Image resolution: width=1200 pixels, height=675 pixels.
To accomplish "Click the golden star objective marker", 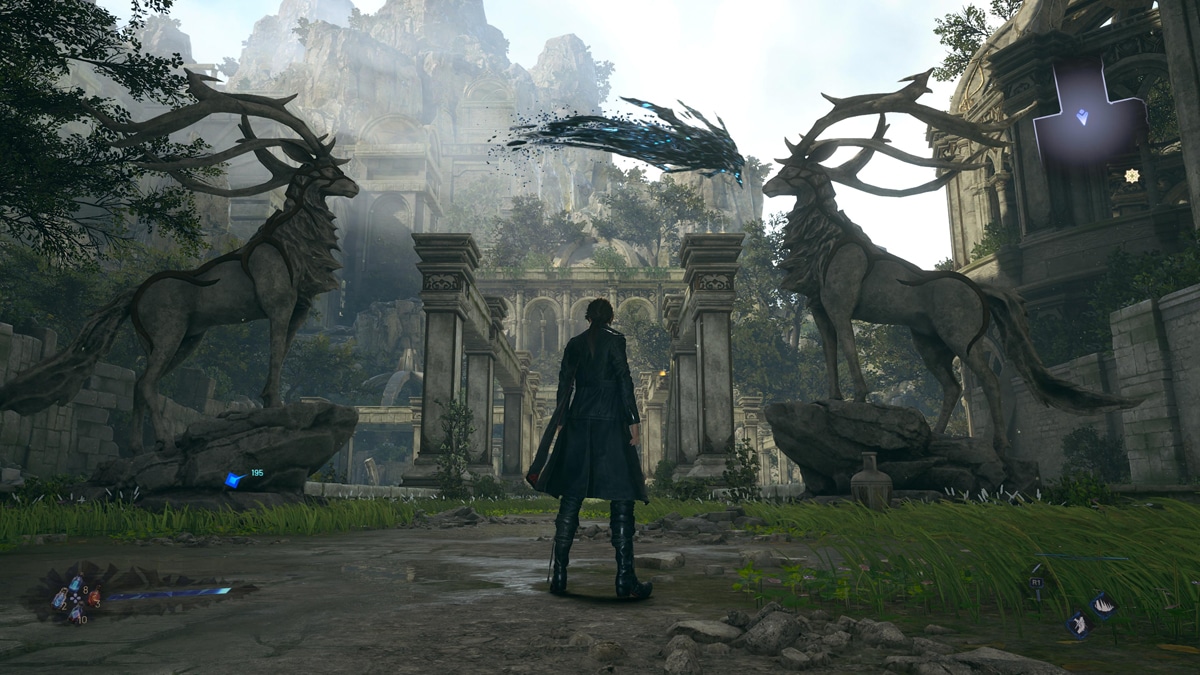I will point(1131,176).
